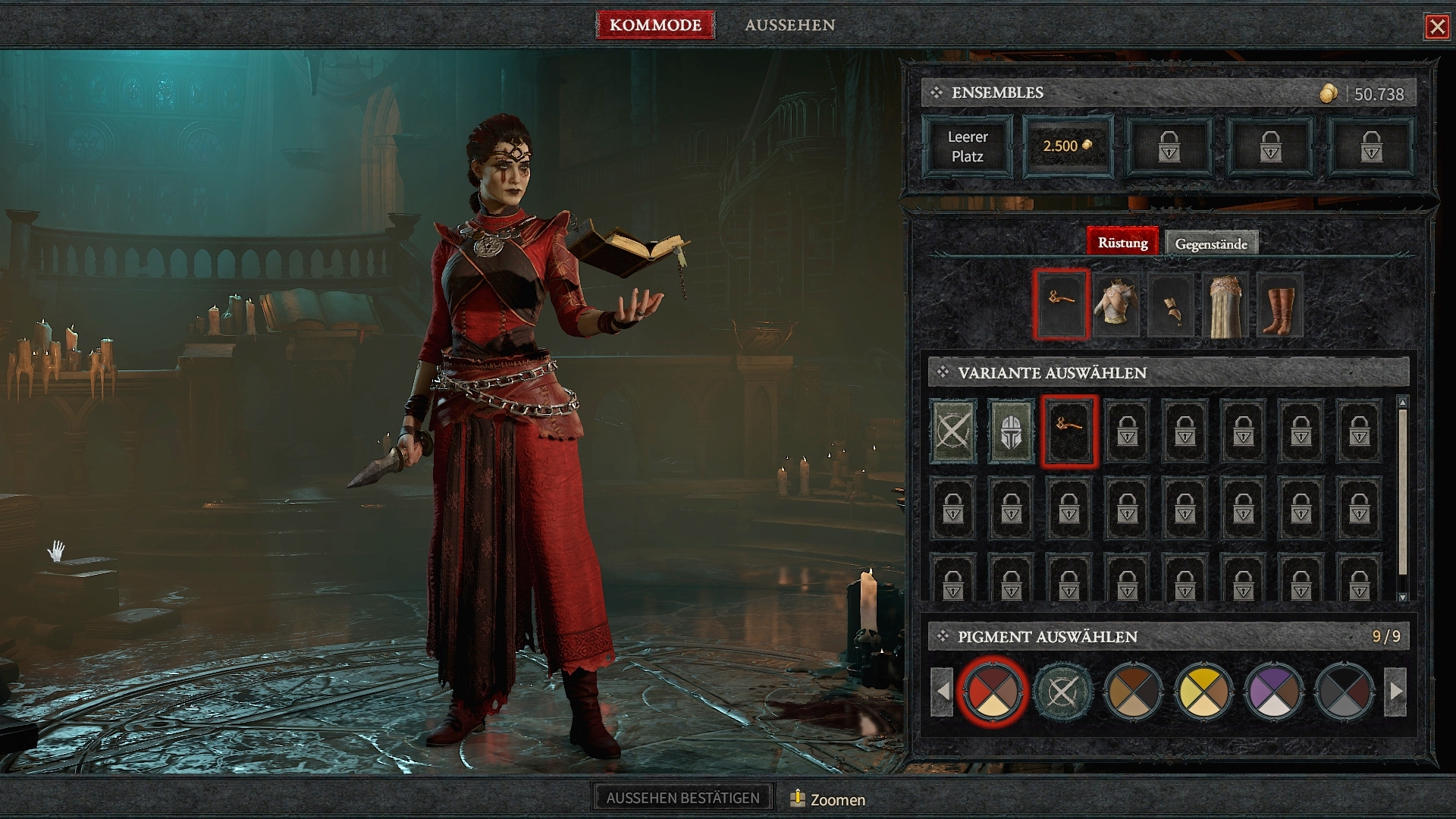The height and width of the screenshot is (819, 1456).
Task: Switch to the Gegenstände category
Action: (1211, 243)
